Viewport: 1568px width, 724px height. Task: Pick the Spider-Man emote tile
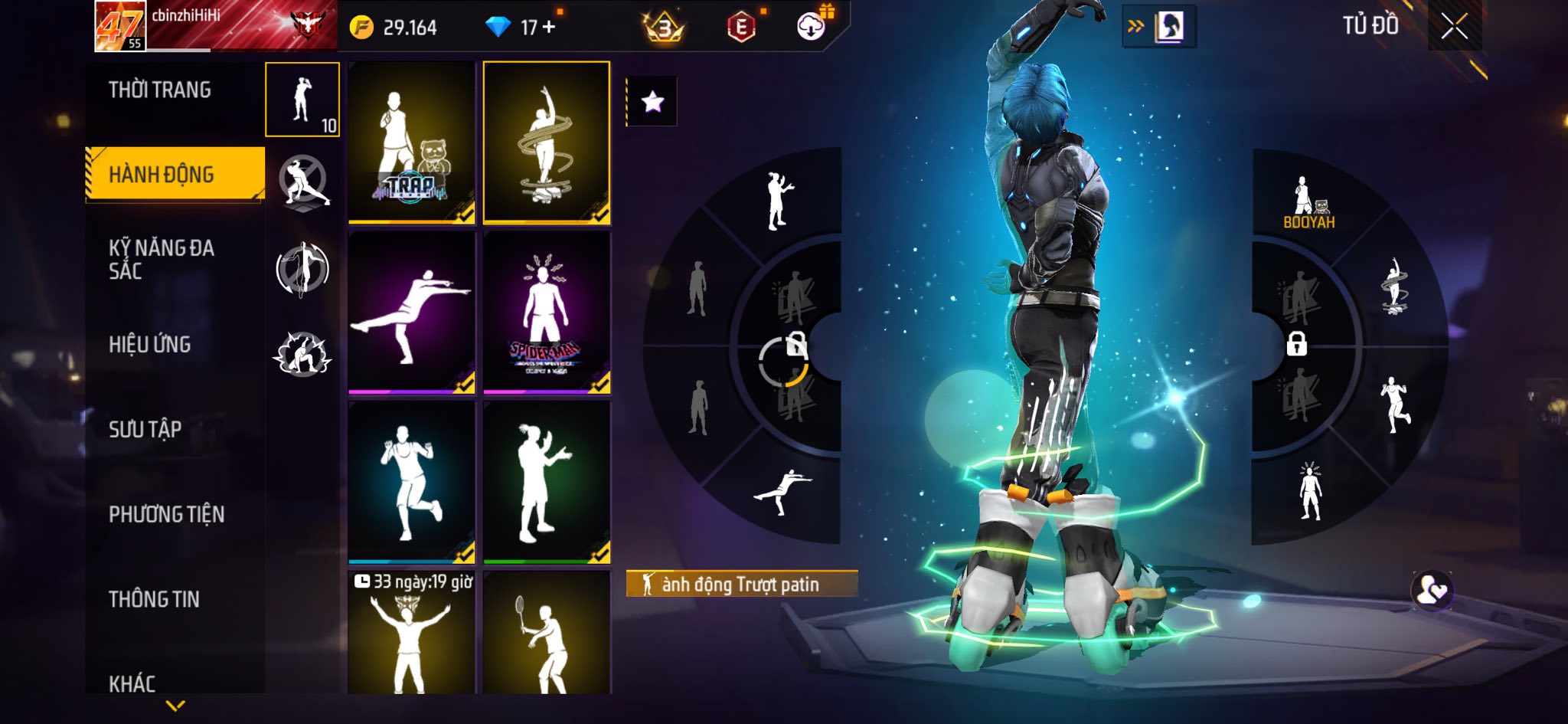pyautogui.click(x=547, y=313)
